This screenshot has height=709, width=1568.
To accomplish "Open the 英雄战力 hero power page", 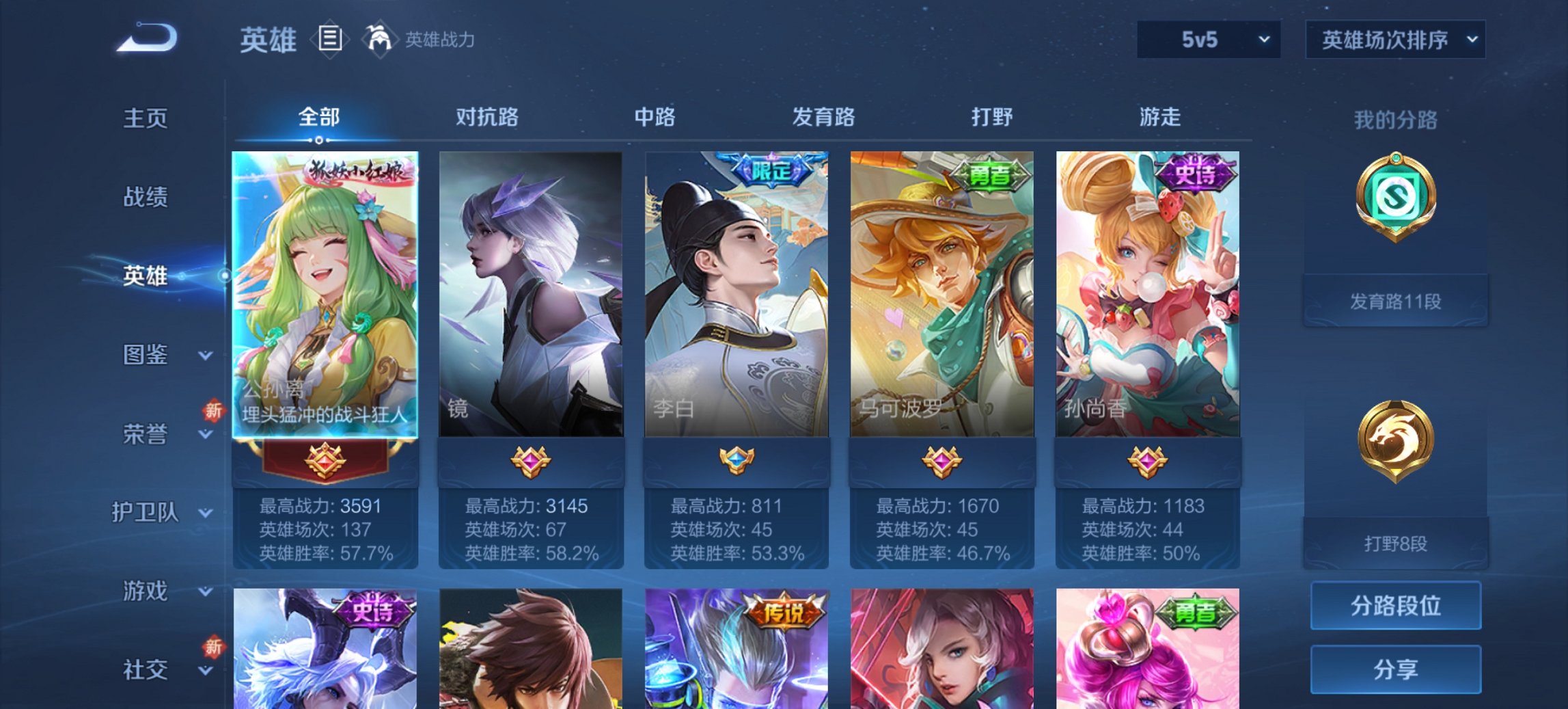I will 424,40.
